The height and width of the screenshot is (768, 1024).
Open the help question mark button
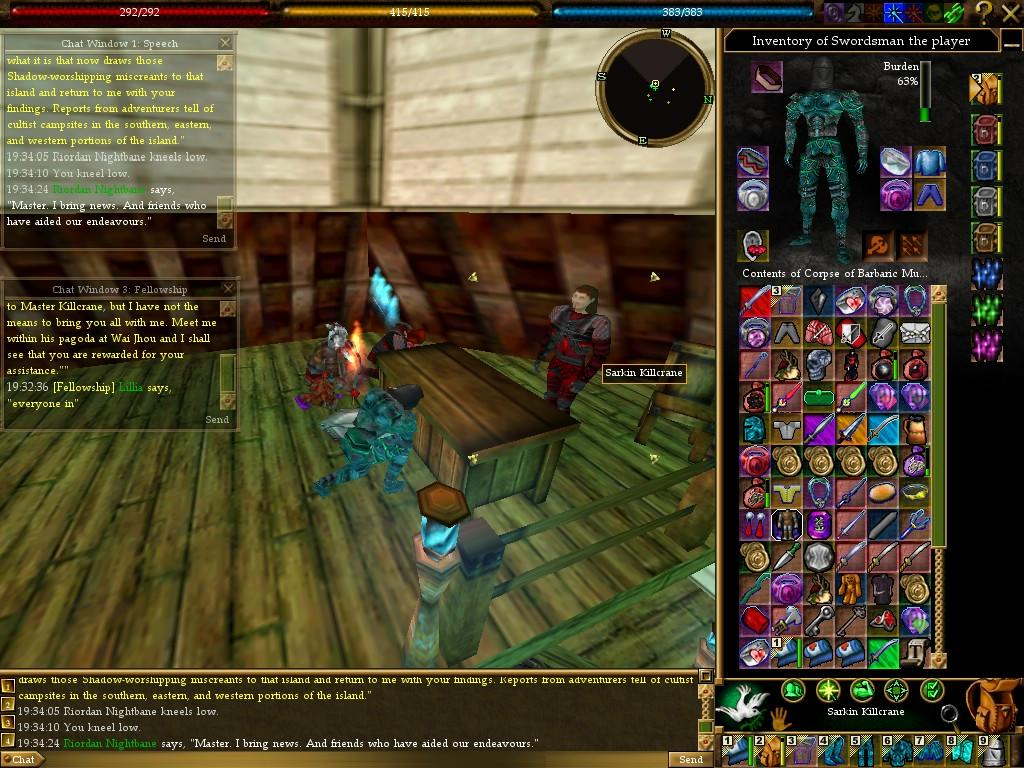click(983, 12)
